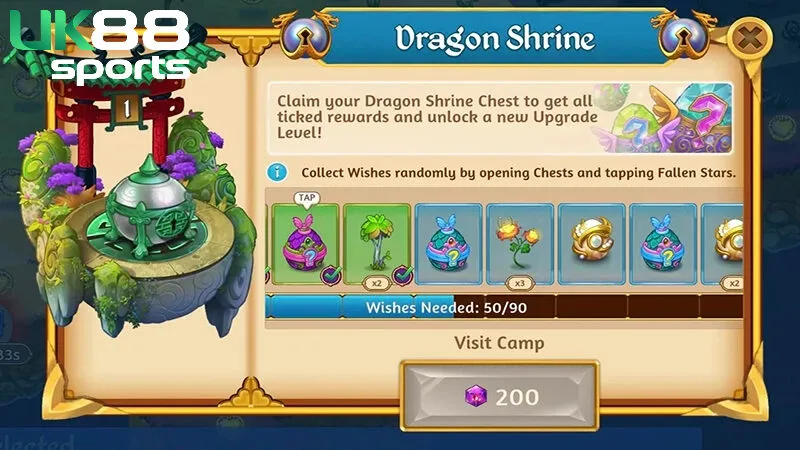Pay 200 gems button
The width and height of the screenshot is (800, 450).
[x=500, y=396]
